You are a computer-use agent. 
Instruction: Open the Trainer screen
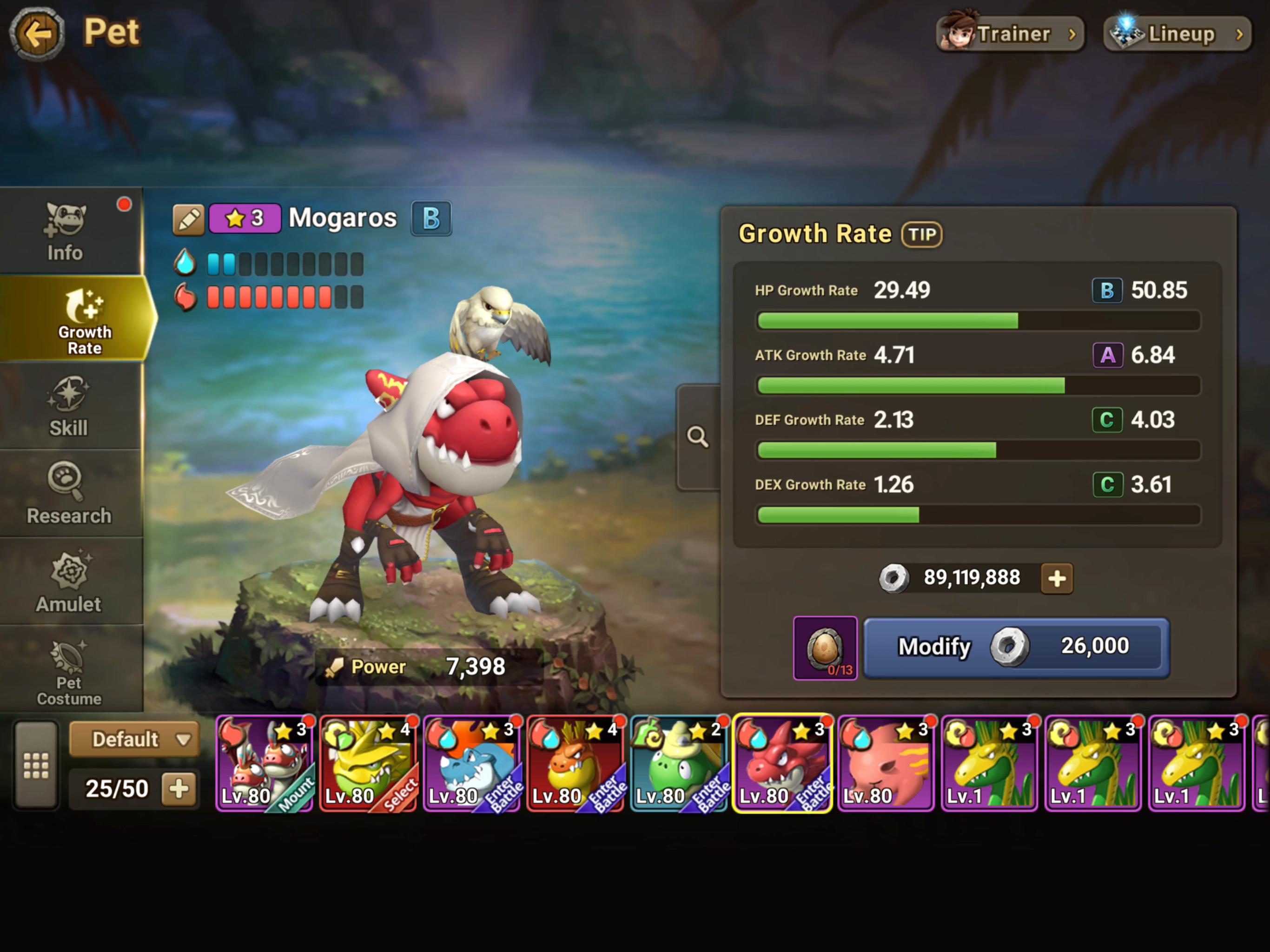click(1010, 34)
